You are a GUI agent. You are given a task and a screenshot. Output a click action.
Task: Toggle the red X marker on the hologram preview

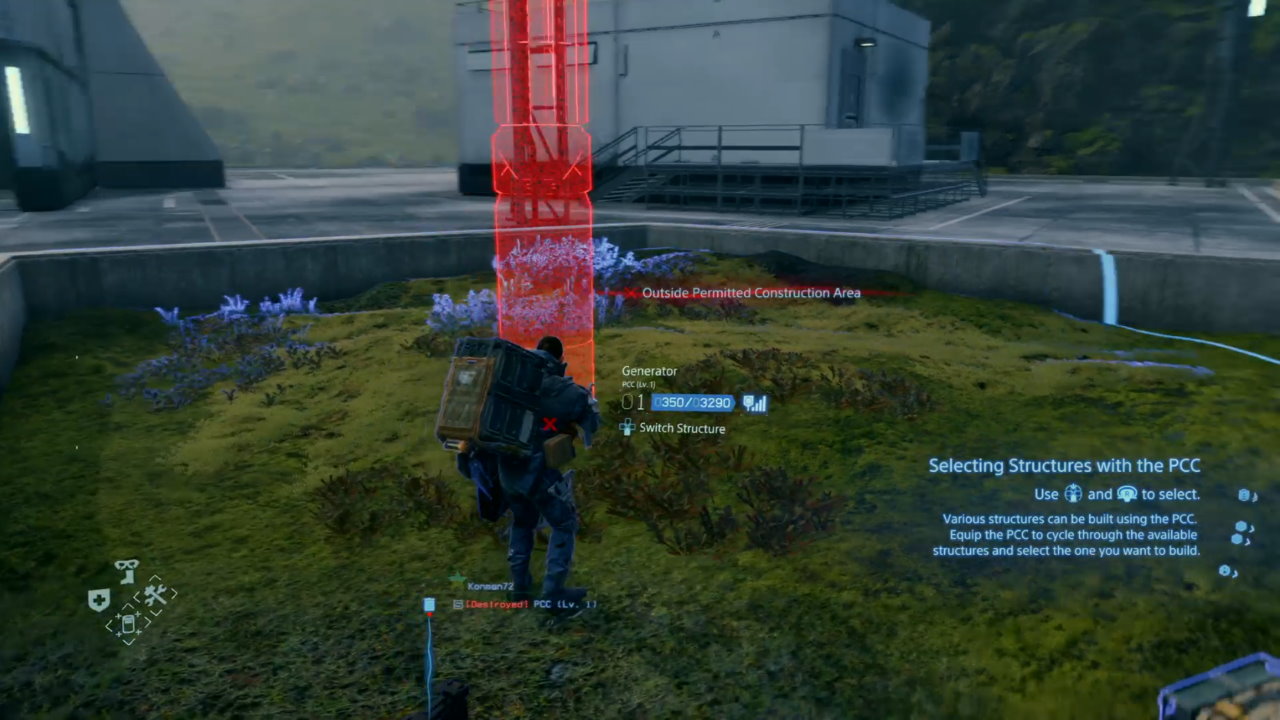click(550, 425)
